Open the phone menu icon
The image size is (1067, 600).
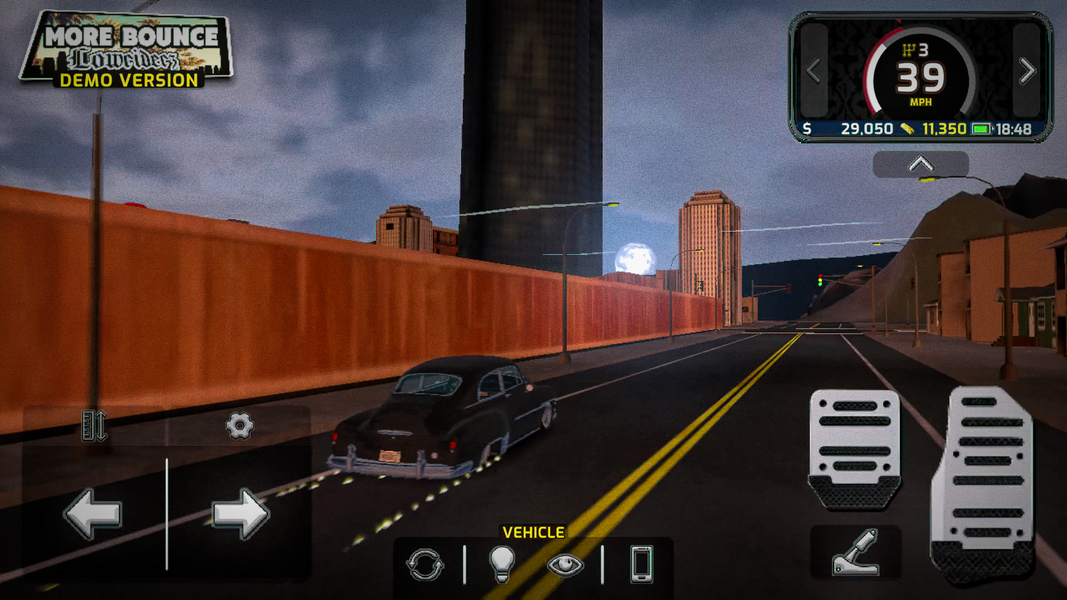tap(641, 565)
